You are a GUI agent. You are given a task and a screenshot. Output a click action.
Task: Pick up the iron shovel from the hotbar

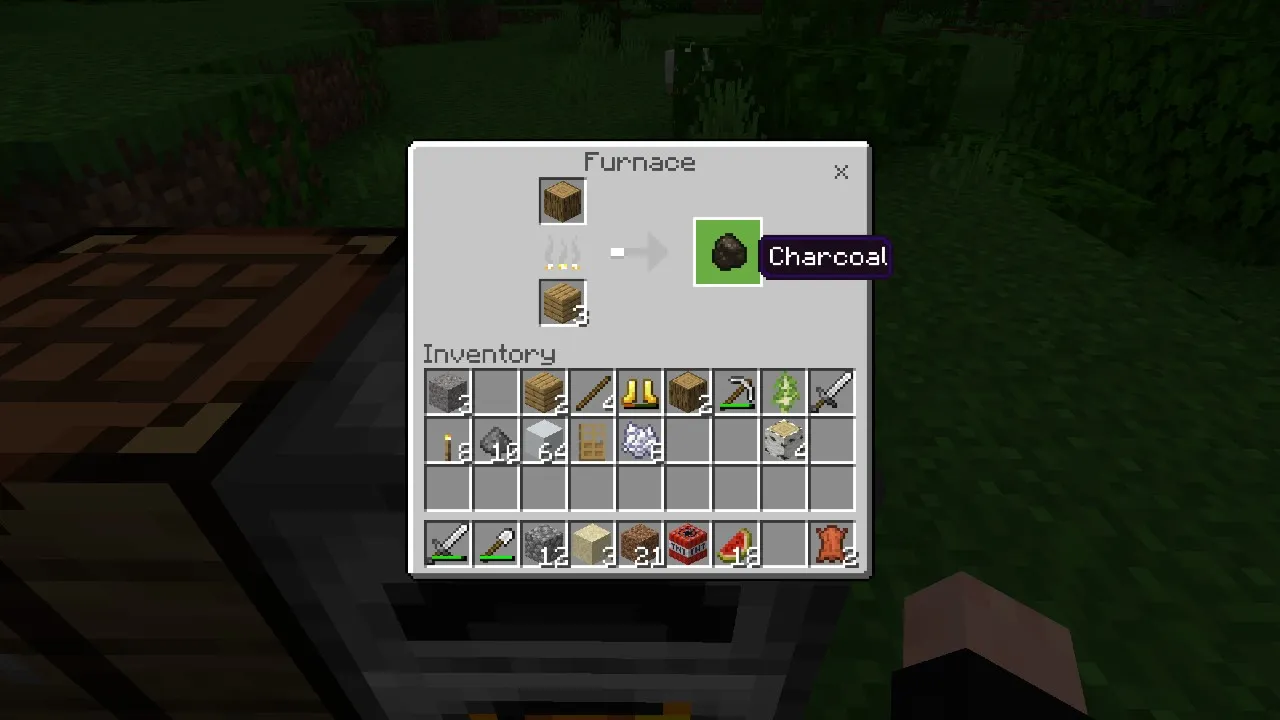click(495, 543)
